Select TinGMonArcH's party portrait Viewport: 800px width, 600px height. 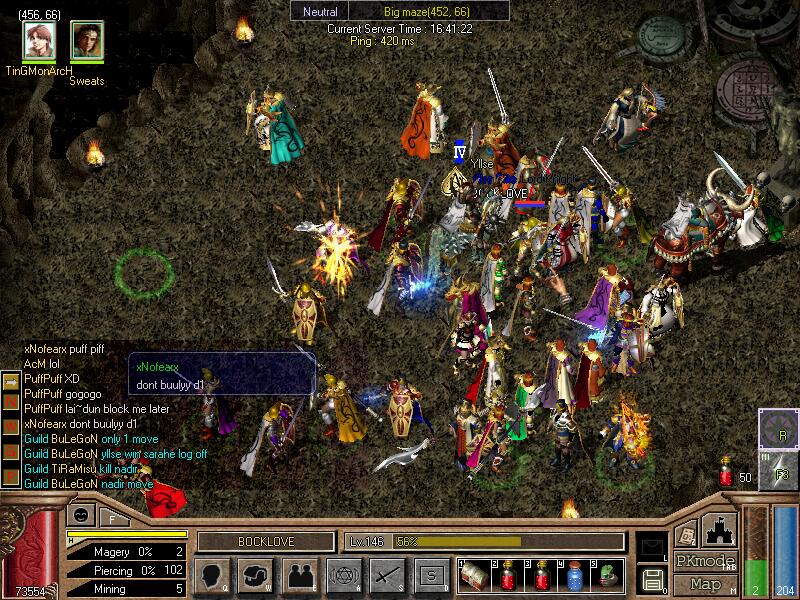click(39, 40)
